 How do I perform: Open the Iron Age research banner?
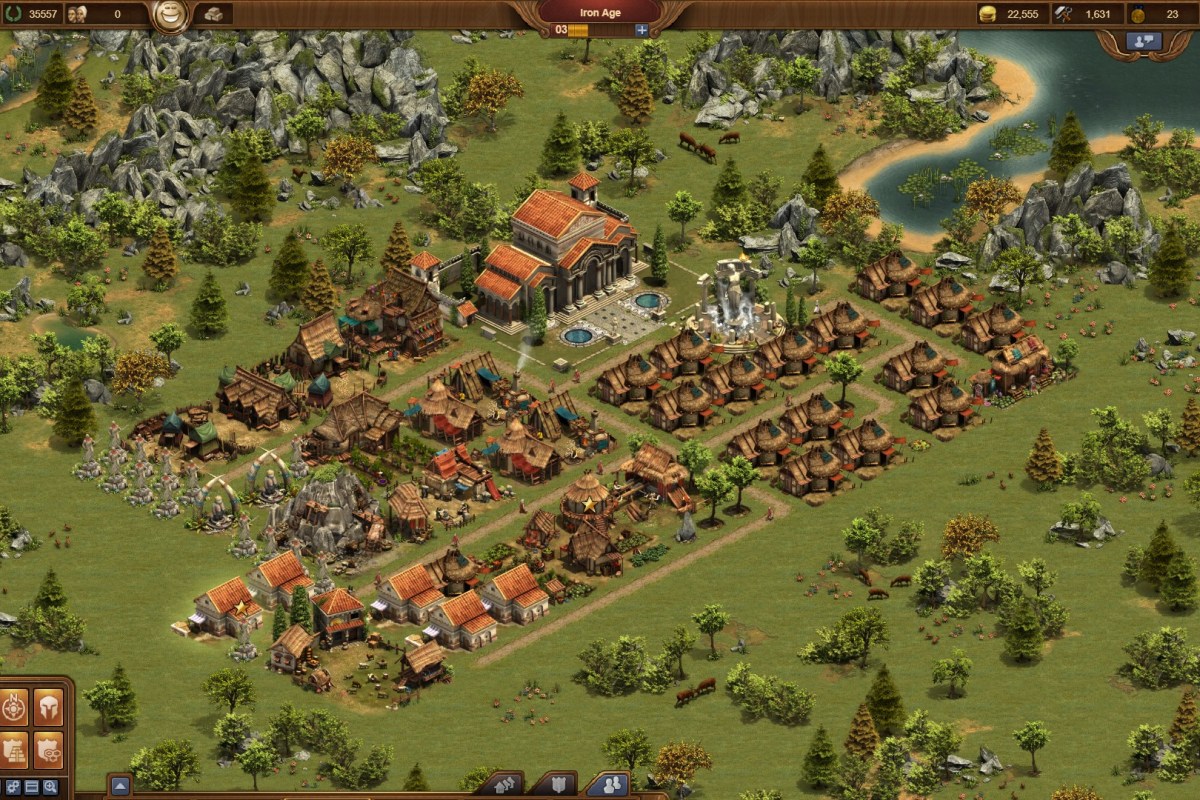pyautogui.click(x=600, y=13)
